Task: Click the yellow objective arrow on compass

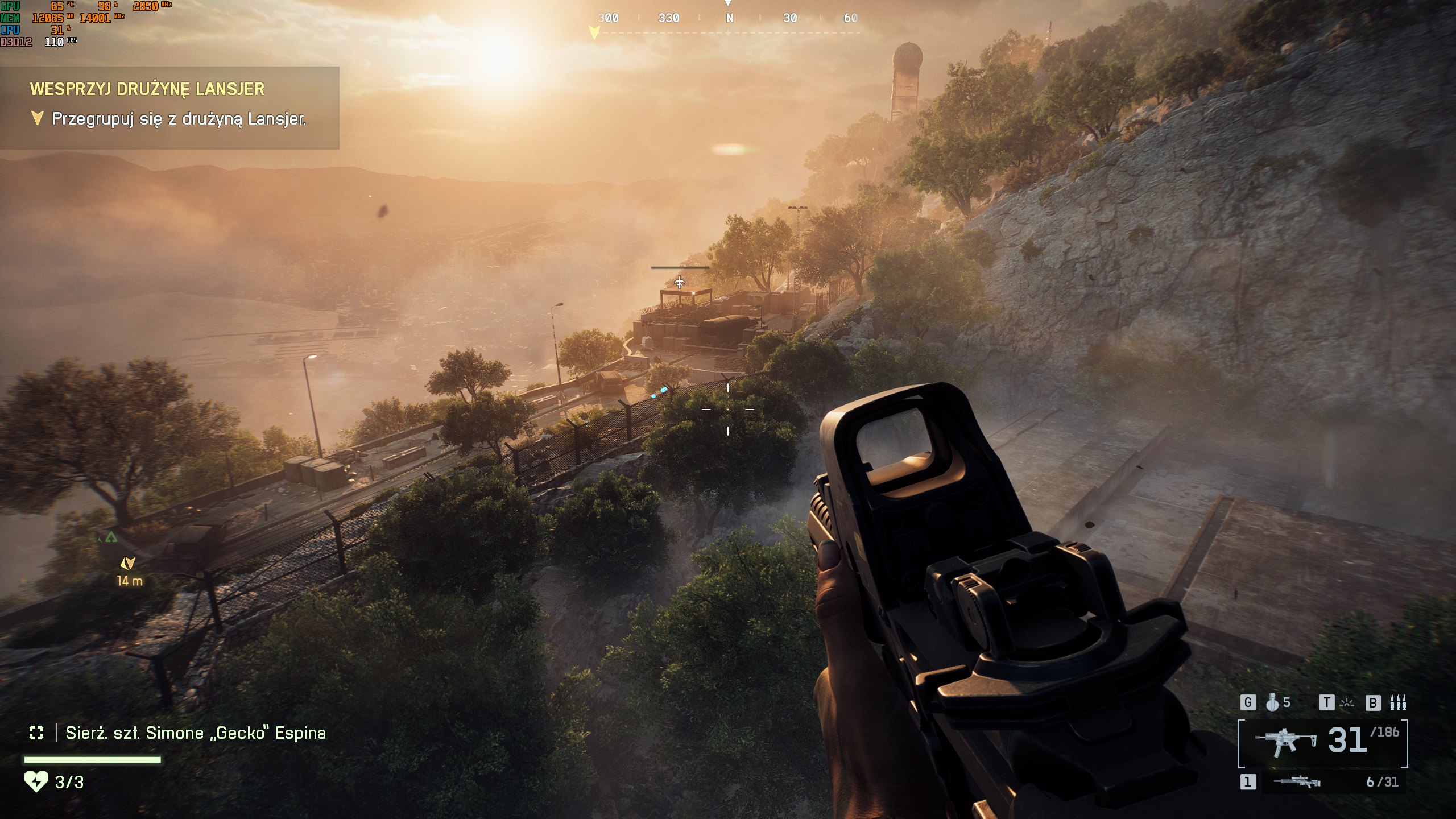Action: 594,33
